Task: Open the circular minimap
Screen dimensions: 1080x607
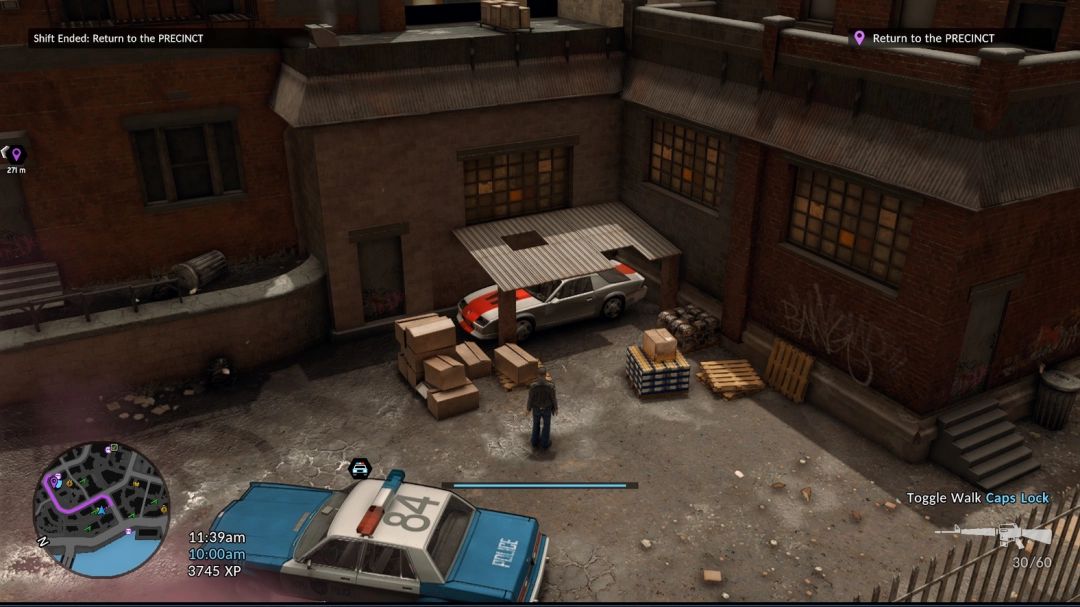Action: (x=101, y=509)
